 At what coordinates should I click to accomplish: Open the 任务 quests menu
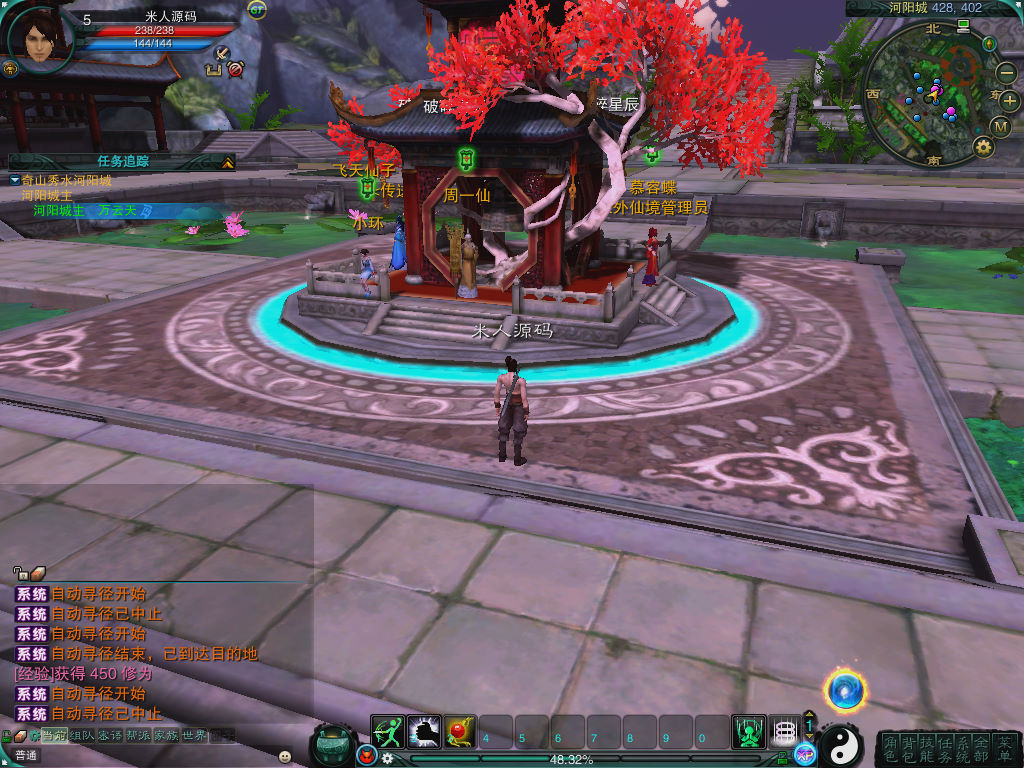coord(945,748)
